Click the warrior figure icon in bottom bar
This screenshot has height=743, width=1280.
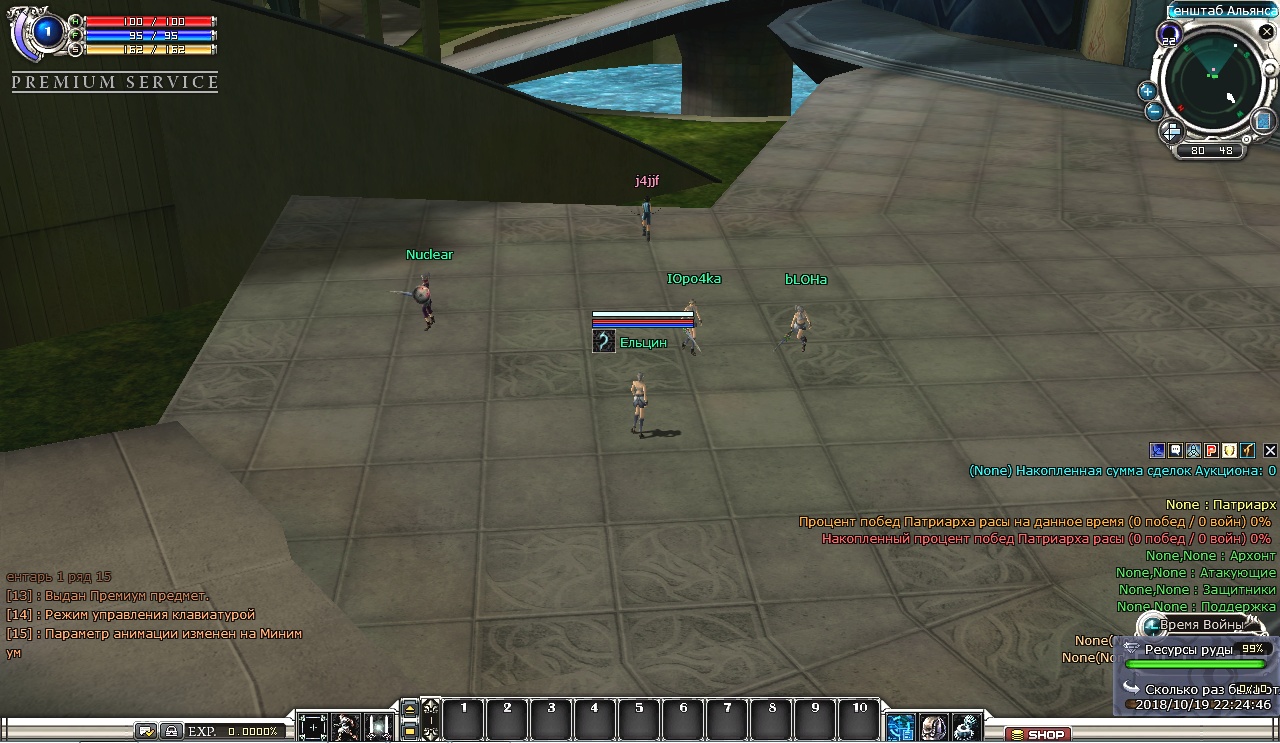(x=346, y=727)
